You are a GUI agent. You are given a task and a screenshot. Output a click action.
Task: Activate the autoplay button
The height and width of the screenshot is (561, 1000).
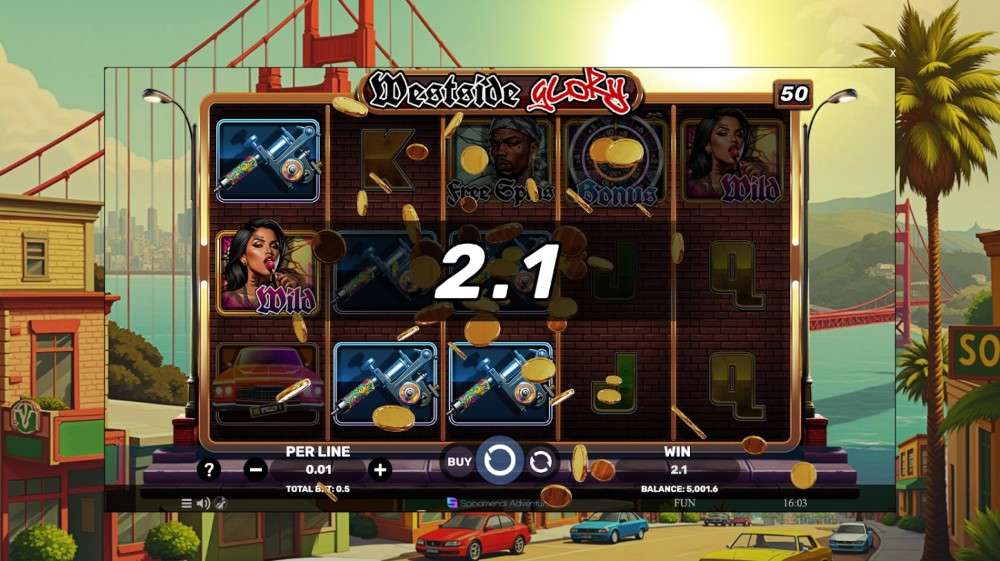pyautogui.click(x=541, y=462)
